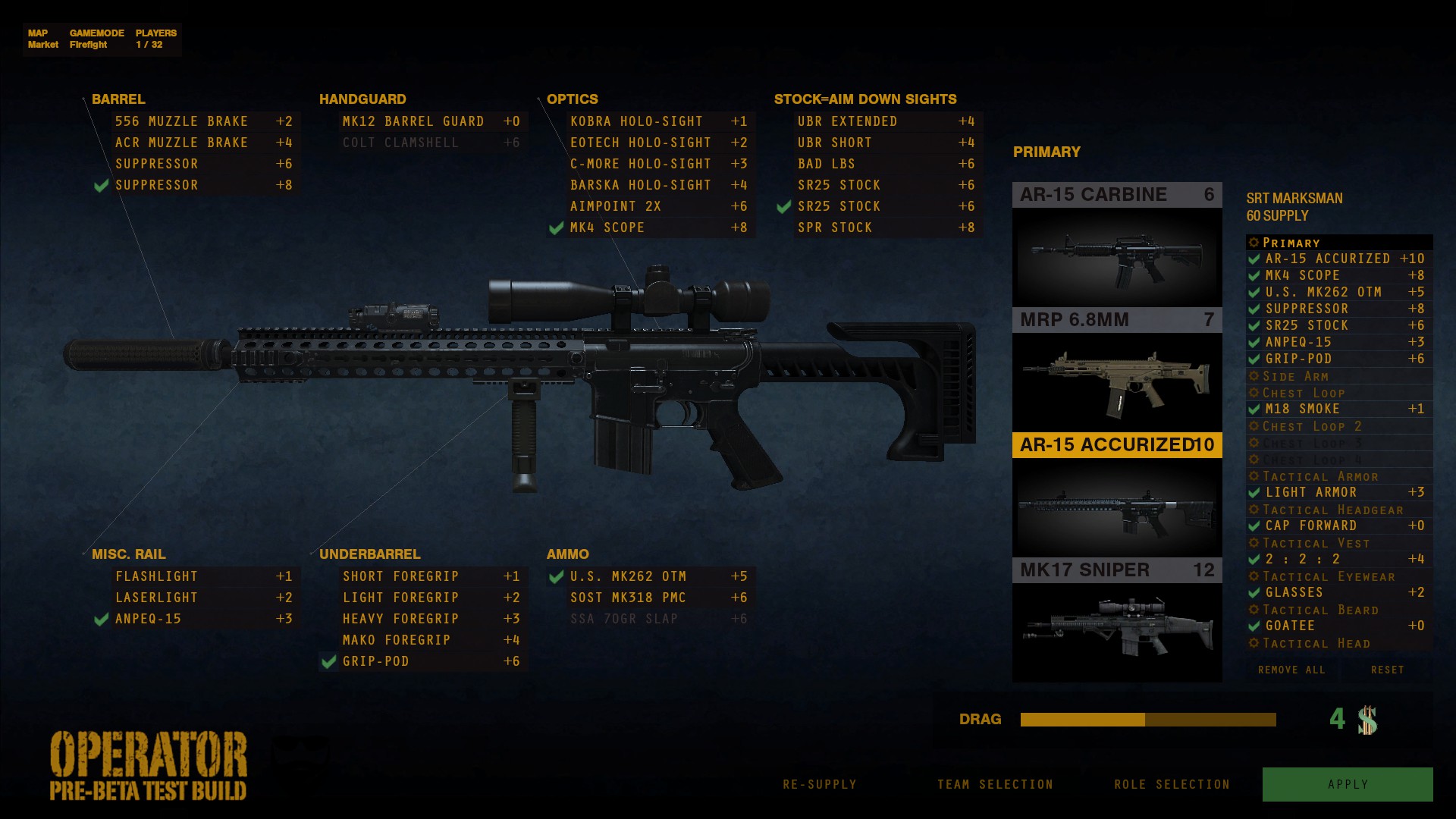
Task: Switch to TEAM SELECTION
Action: [x=996, y=784]
